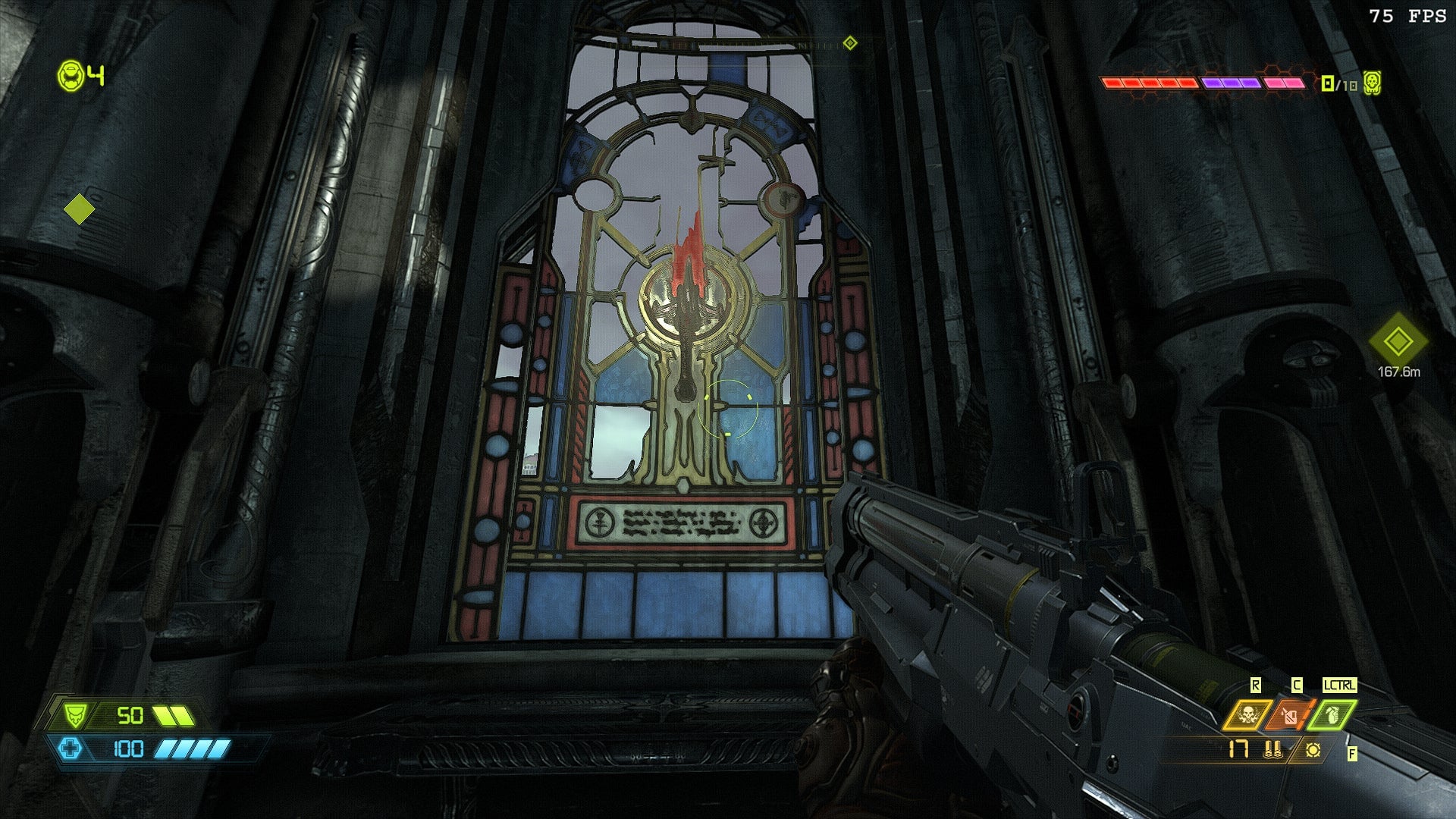The width and height of the screenshot is (1456, 819).
Task: Toggle the LCTRL grenade keybind indicator
Action: tap(1339, 684)
